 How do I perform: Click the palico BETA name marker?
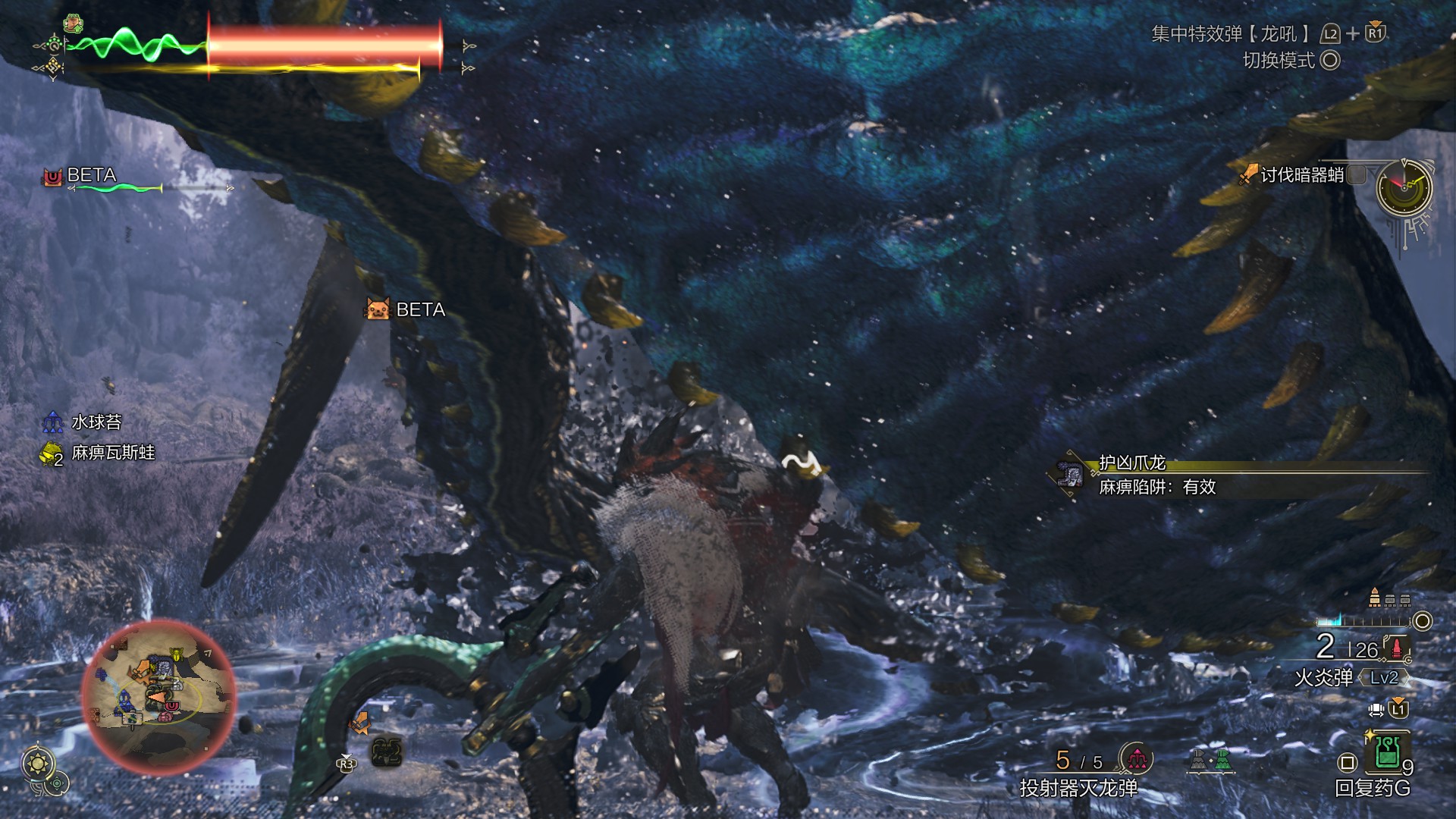click(406, 309)
